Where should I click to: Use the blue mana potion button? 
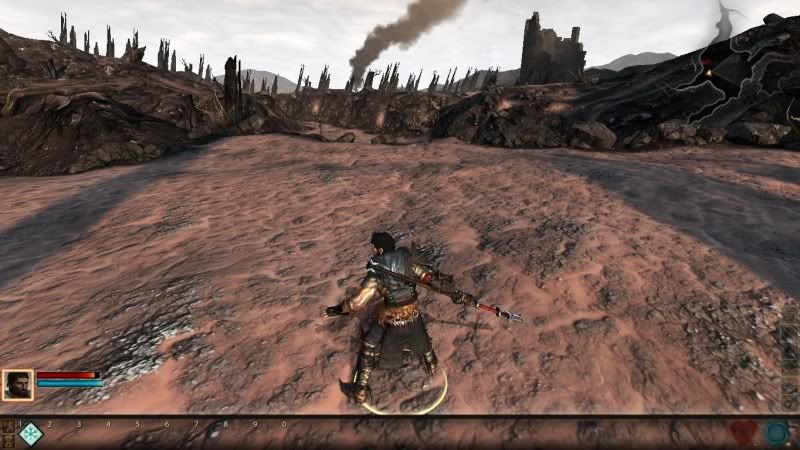click(777, 433)
